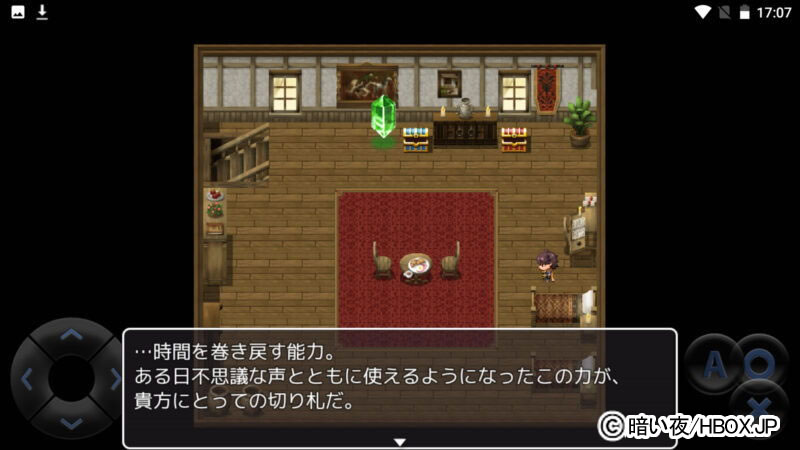Viewport: 800px width, 450px height.
Task: Tap the d-pad right arrow
Action: (113, 379)
